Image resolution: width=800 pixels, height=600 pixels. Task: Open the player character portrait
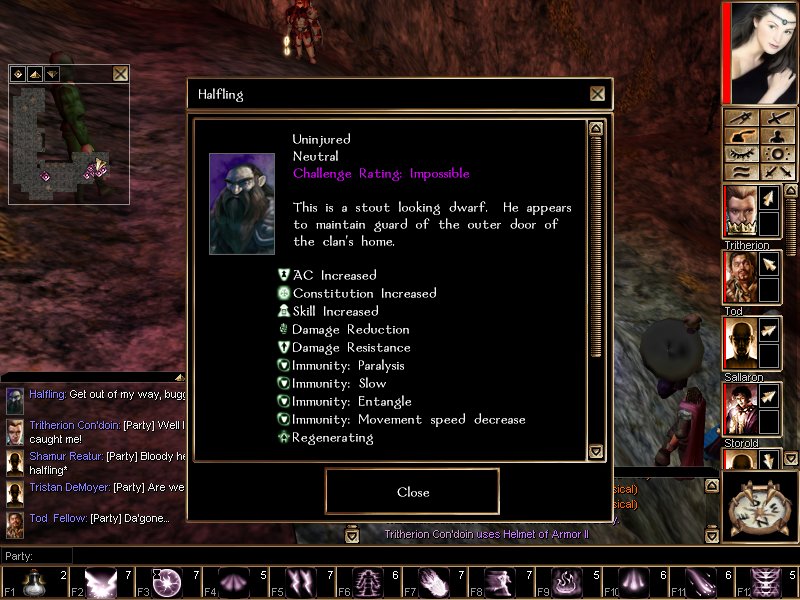[x=762, y=52]
